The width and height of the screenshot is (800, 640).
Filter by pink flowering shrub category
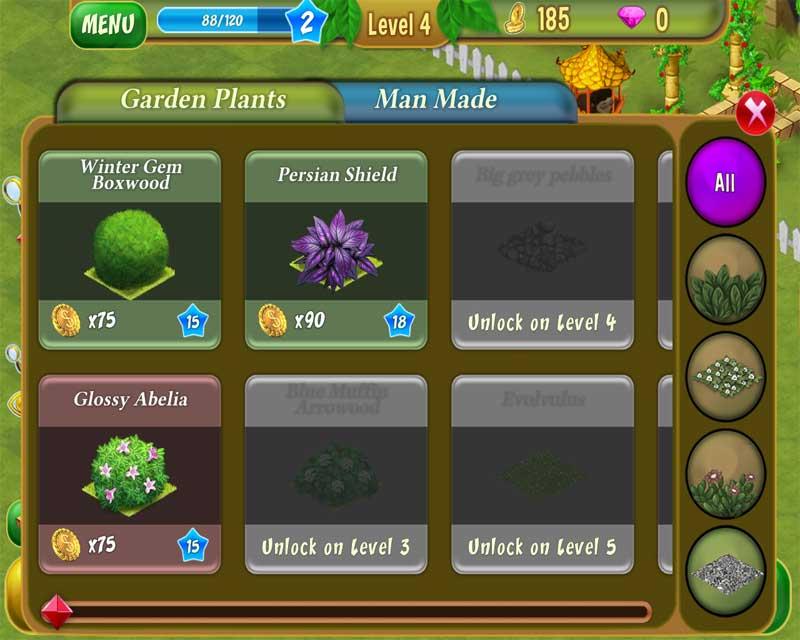[725, 474]
